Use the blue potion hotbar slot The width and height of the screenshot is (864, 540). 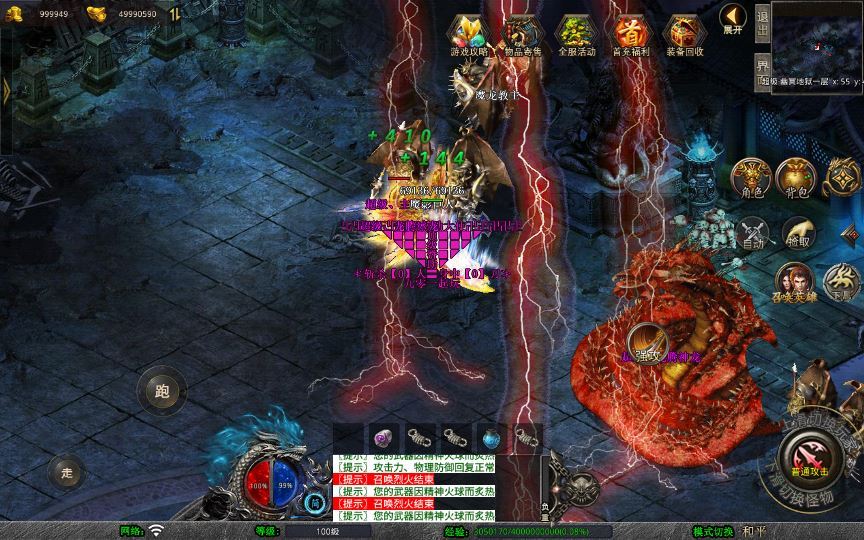(491, 437)
